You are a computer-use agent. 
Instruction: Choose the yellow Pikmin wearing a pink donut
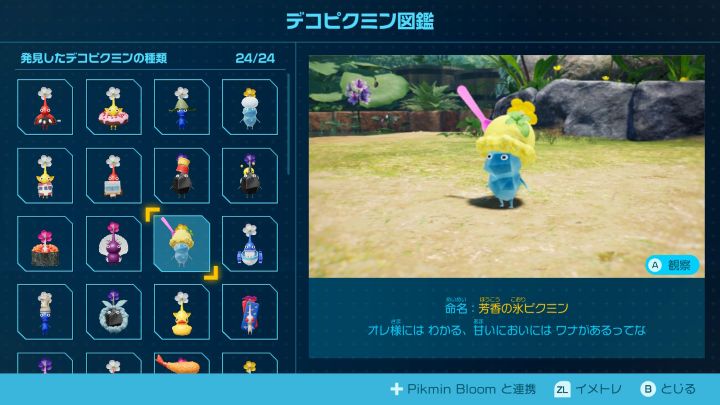(x=113, y=107)
